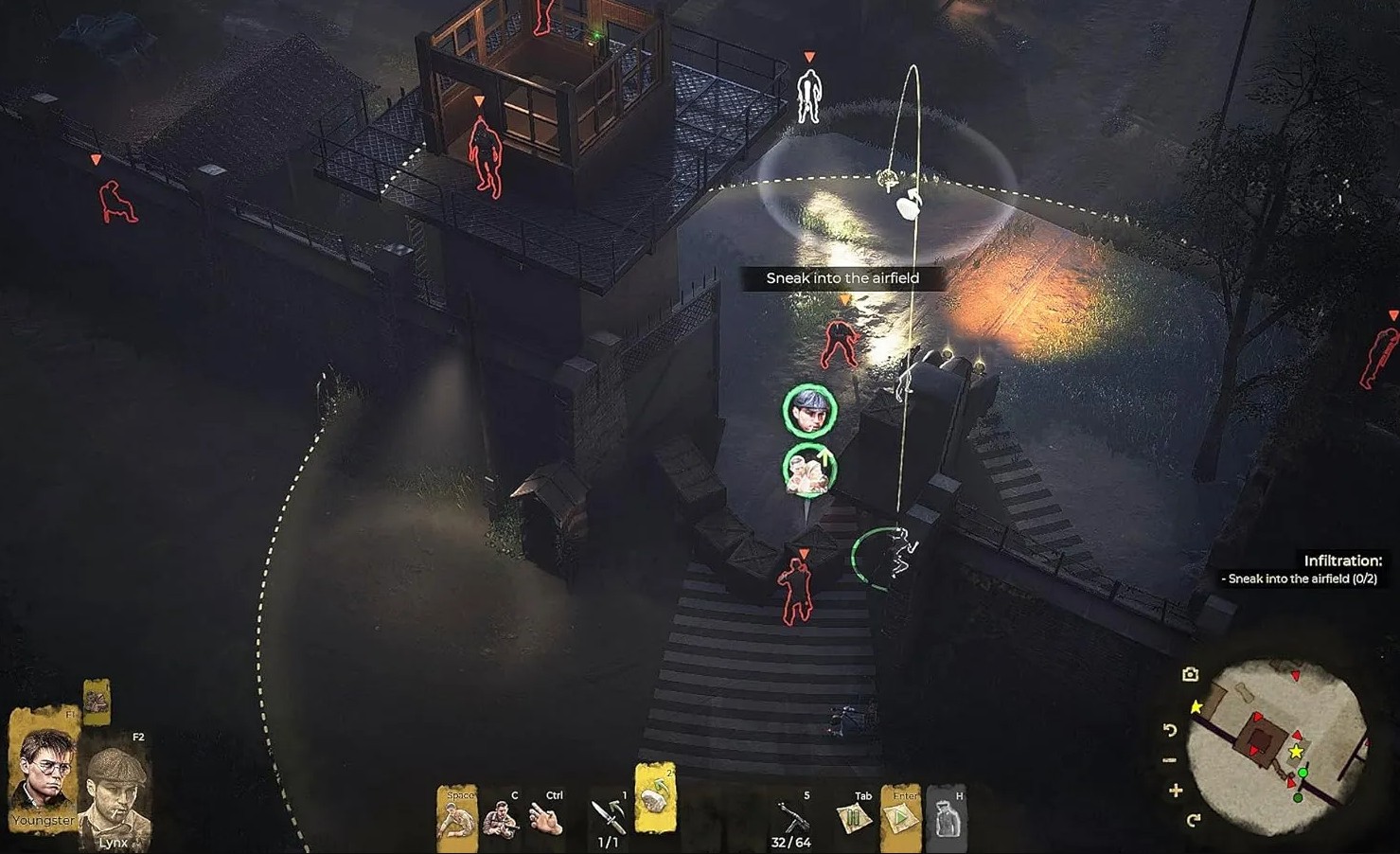Equip the submachine gun slot

coord(791,816)
